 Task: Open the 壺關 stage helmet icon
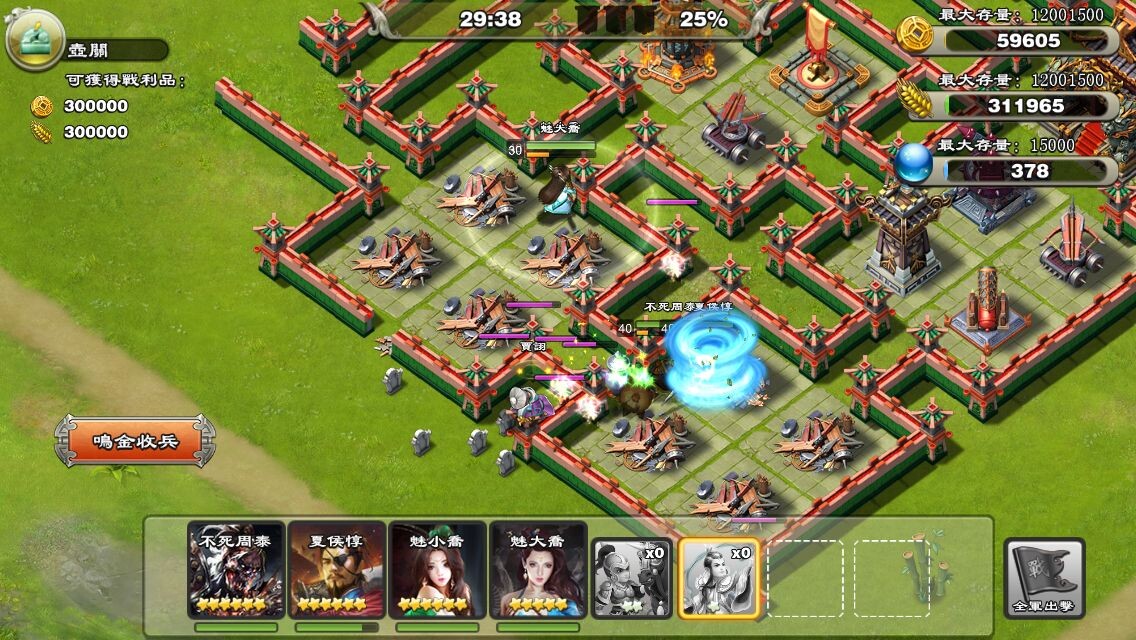tap(35, 40)
